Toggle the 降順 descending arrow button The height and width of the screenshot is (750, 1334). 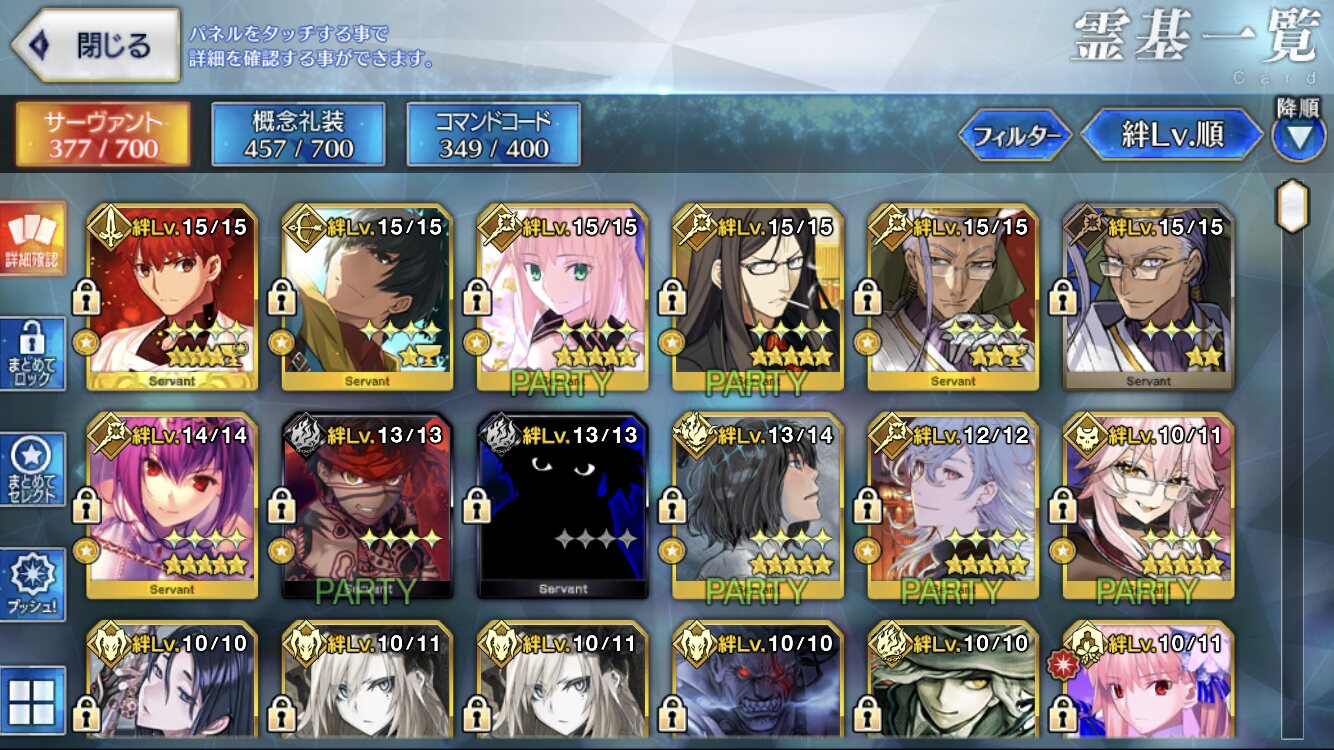(x=1298, y=136)
